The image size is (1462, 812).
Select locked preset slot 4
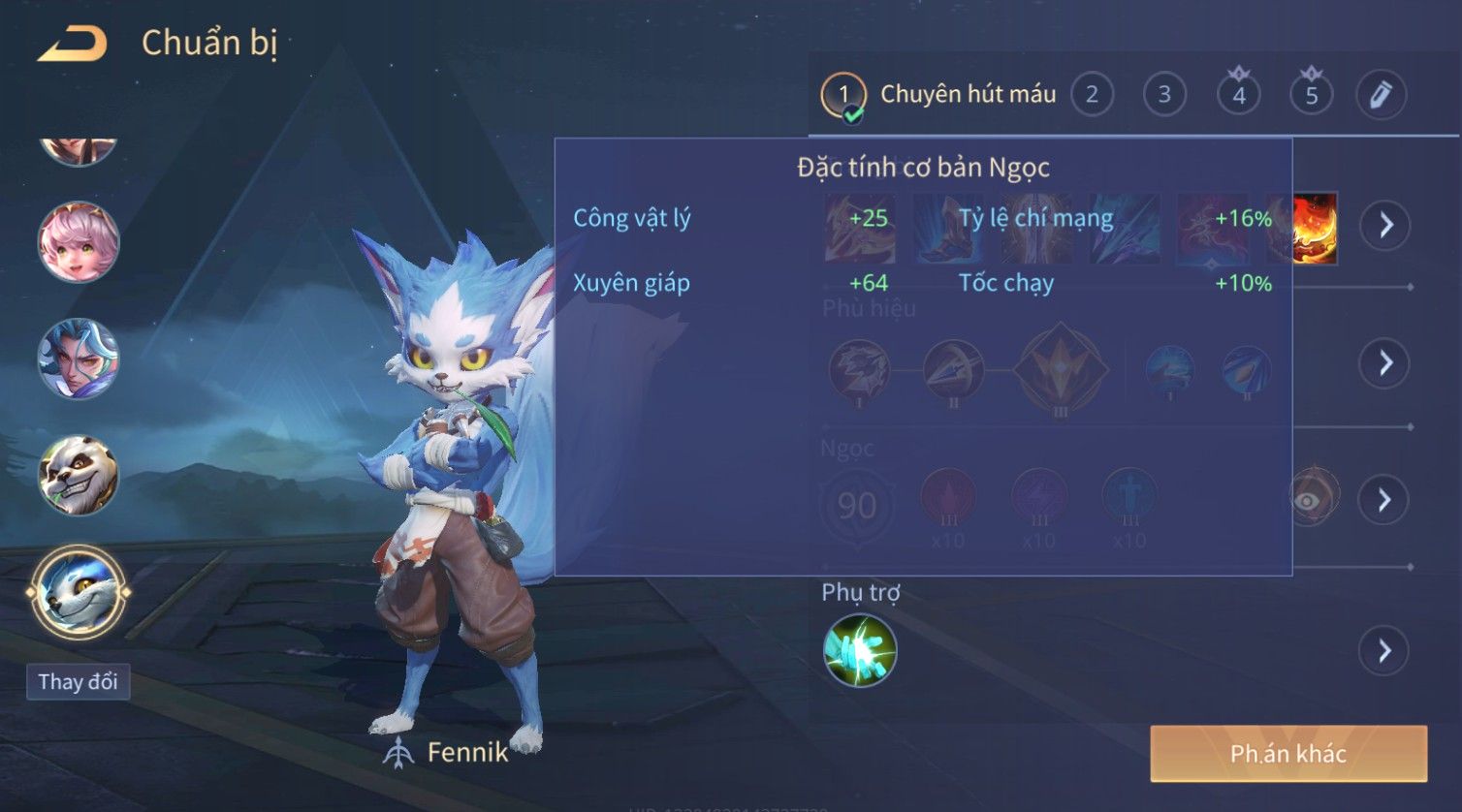[x=1238, y=95]
